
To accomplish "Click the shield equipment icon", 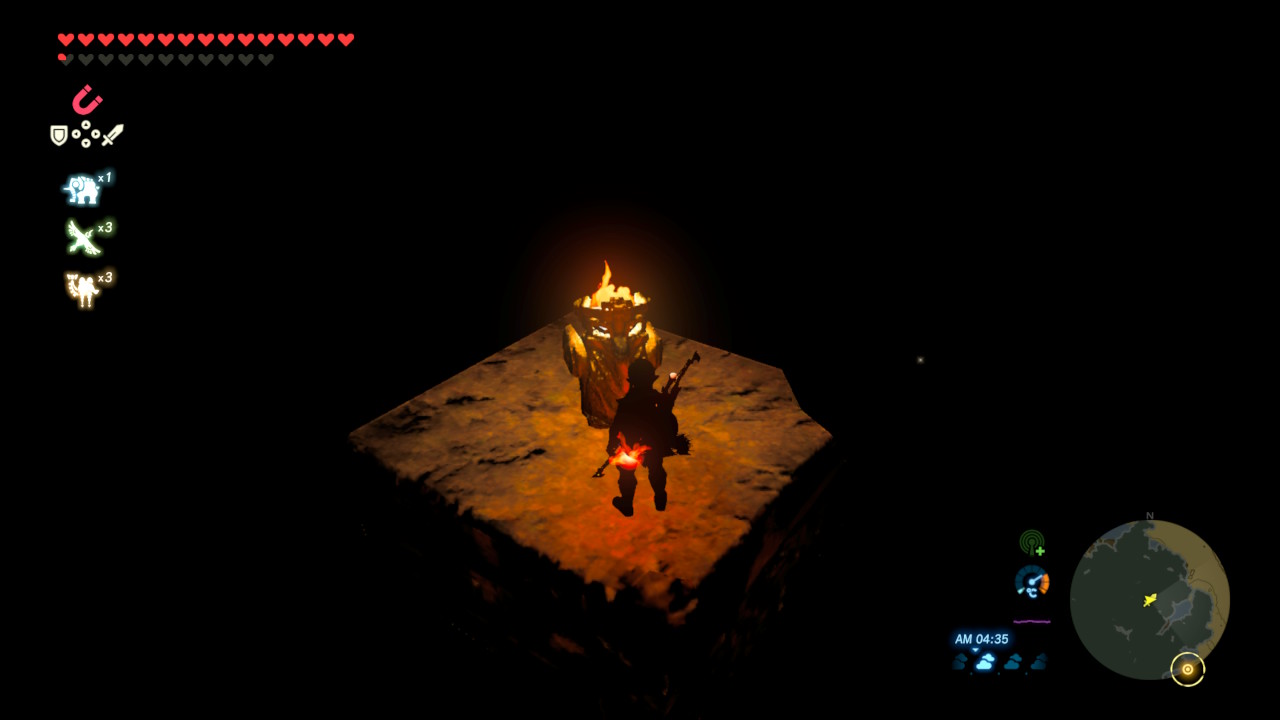I will (59, 135).
